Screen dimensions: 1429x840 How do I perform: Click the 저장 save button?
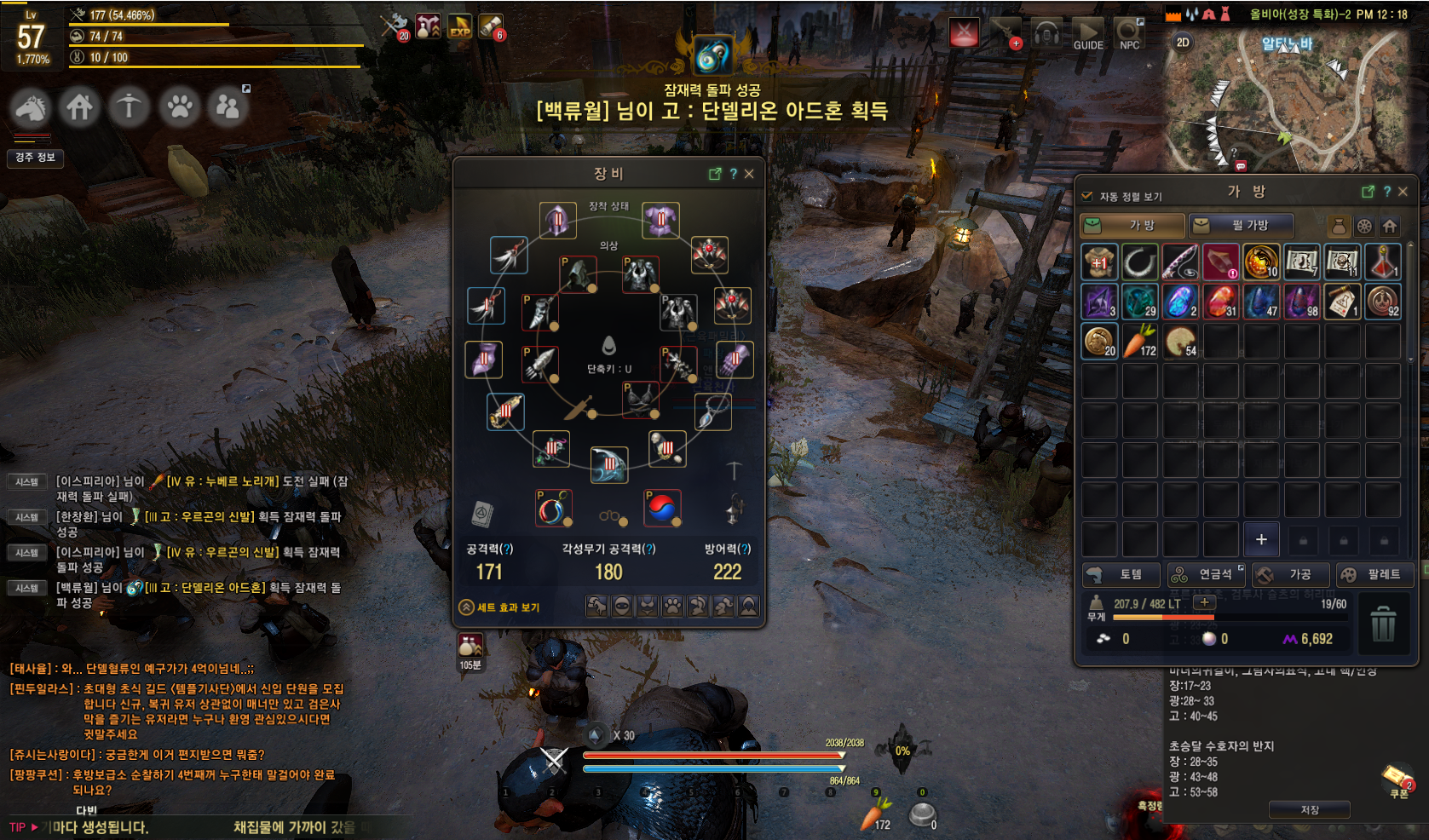(1309, 809)
